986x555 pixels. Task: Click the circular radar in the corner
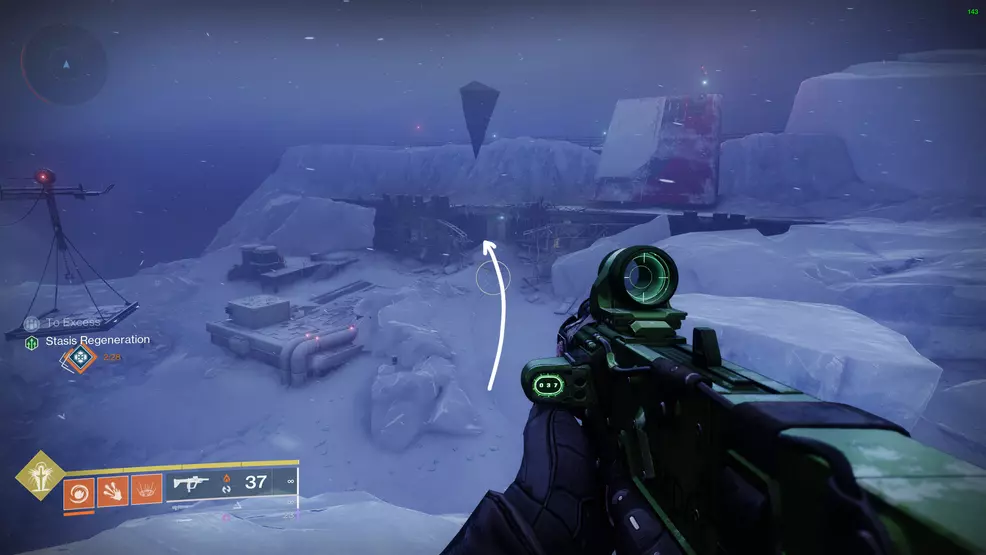tap(65, 65)
